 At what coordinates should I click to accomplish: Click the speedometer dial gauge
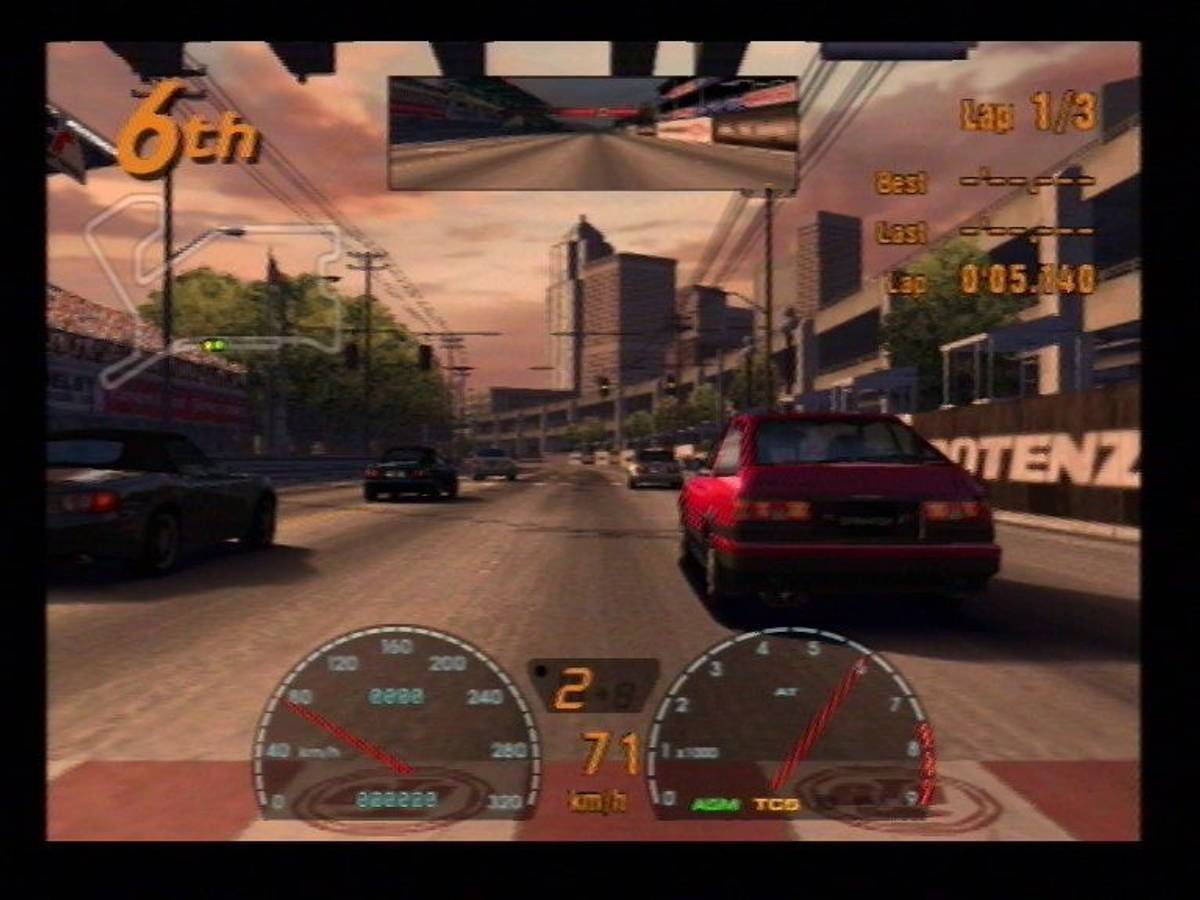[x=396, y=722]
